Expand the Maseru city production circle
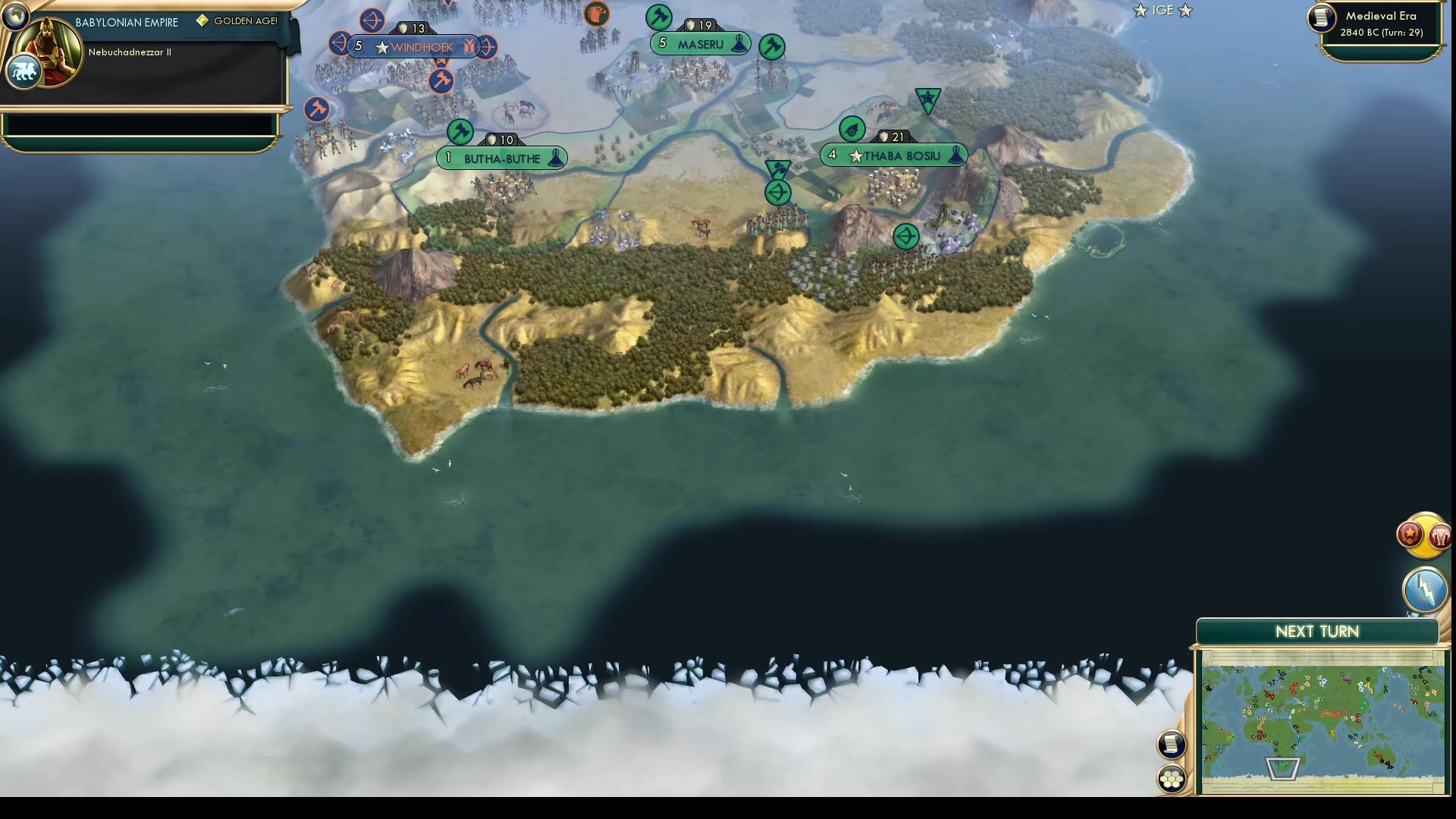The height and width of the screenshot is (819, 1456). click(x=657, y=16)
